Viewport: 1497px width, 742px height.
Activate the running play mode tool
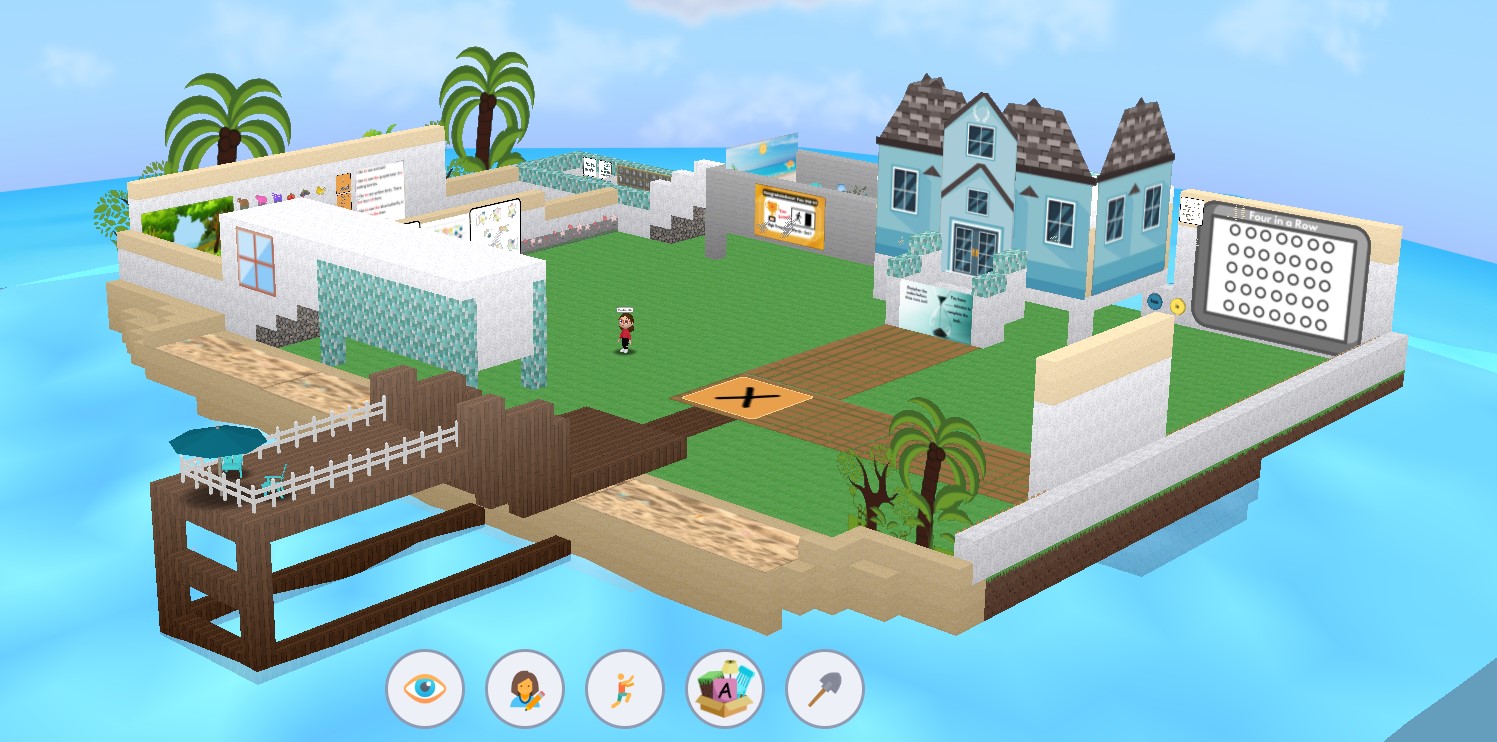625,688
